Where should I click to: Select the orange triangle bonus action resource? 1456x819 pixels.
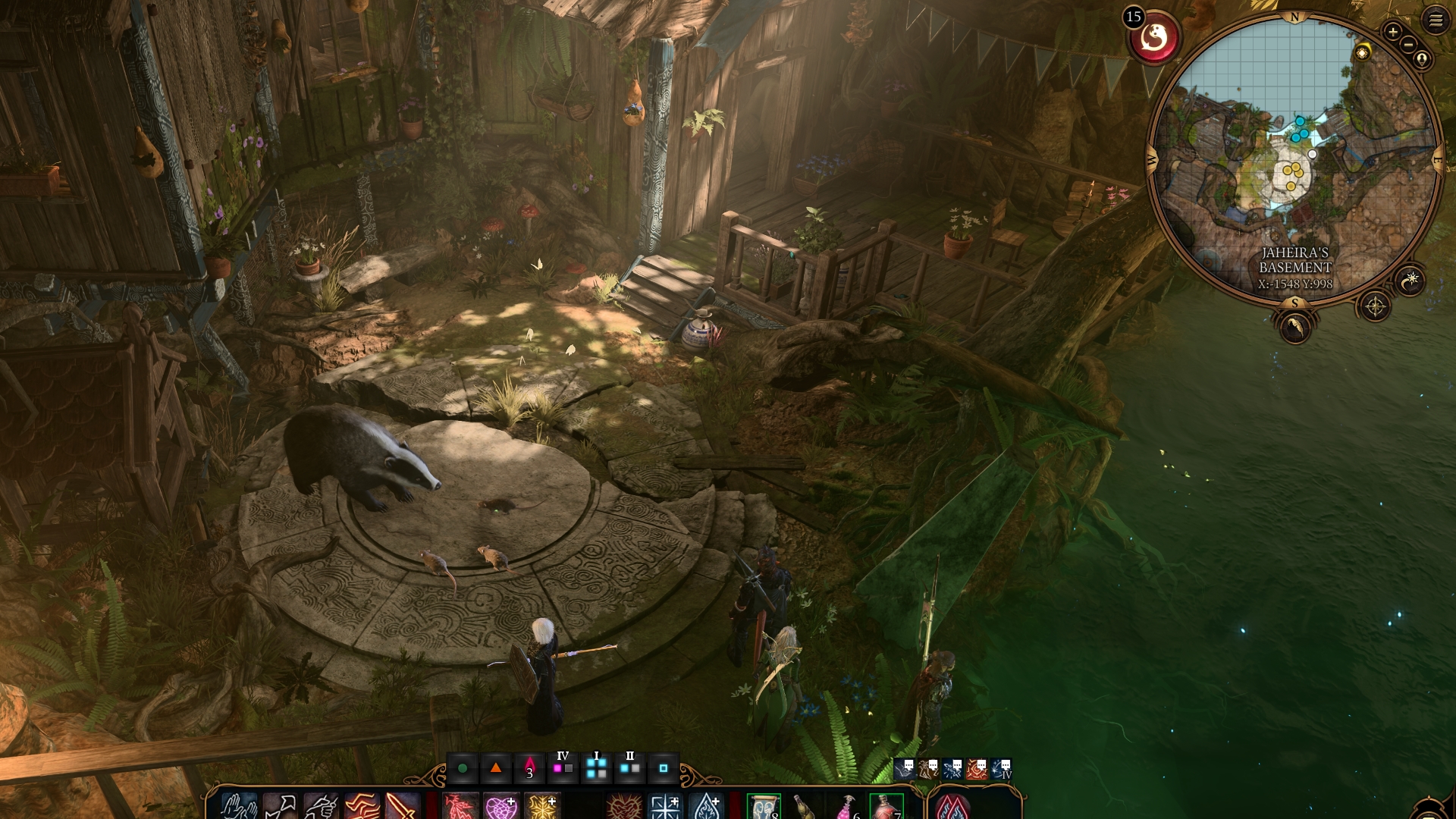(x=496, y=768)
